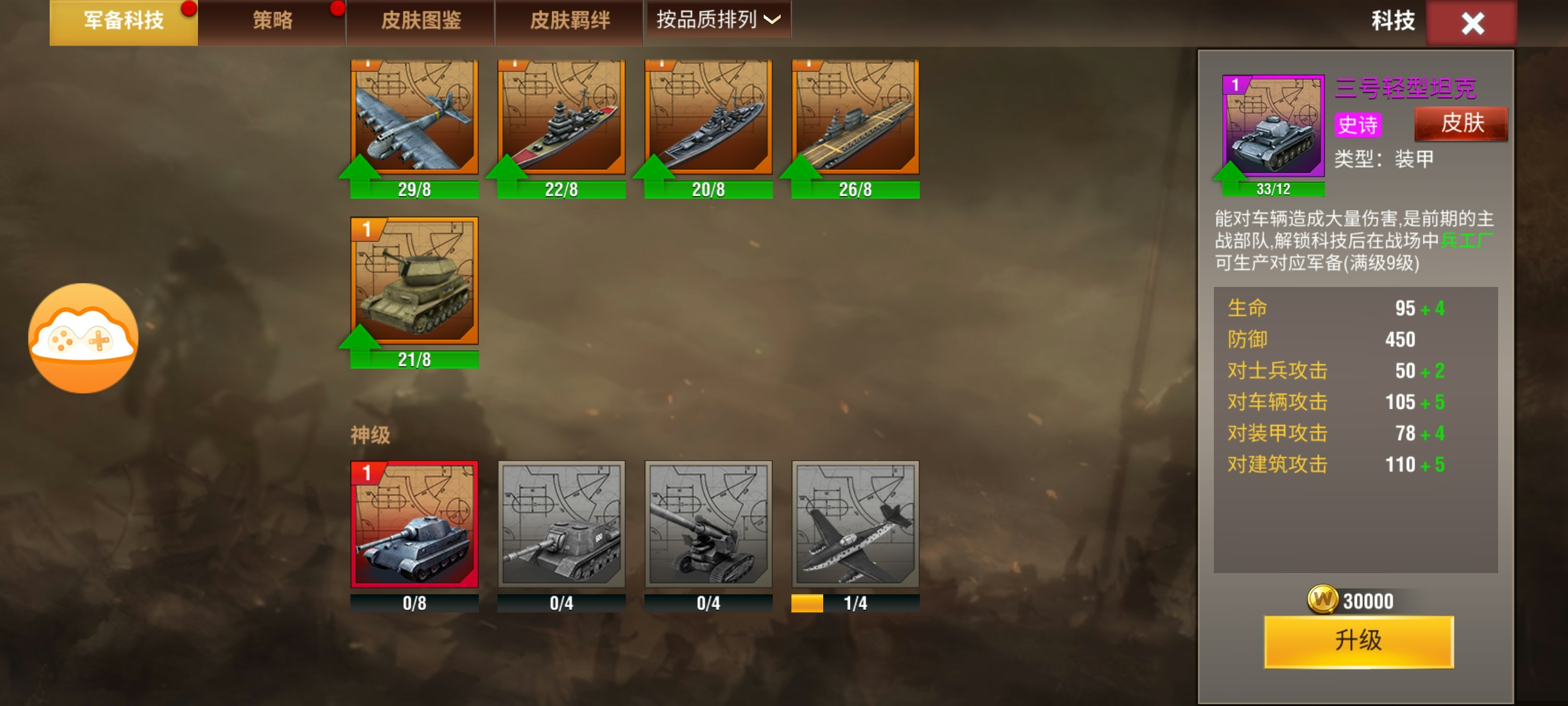Select the red-deck battleship card
The height and width of the screenshot is (706, 1568).
pos(561,118)
